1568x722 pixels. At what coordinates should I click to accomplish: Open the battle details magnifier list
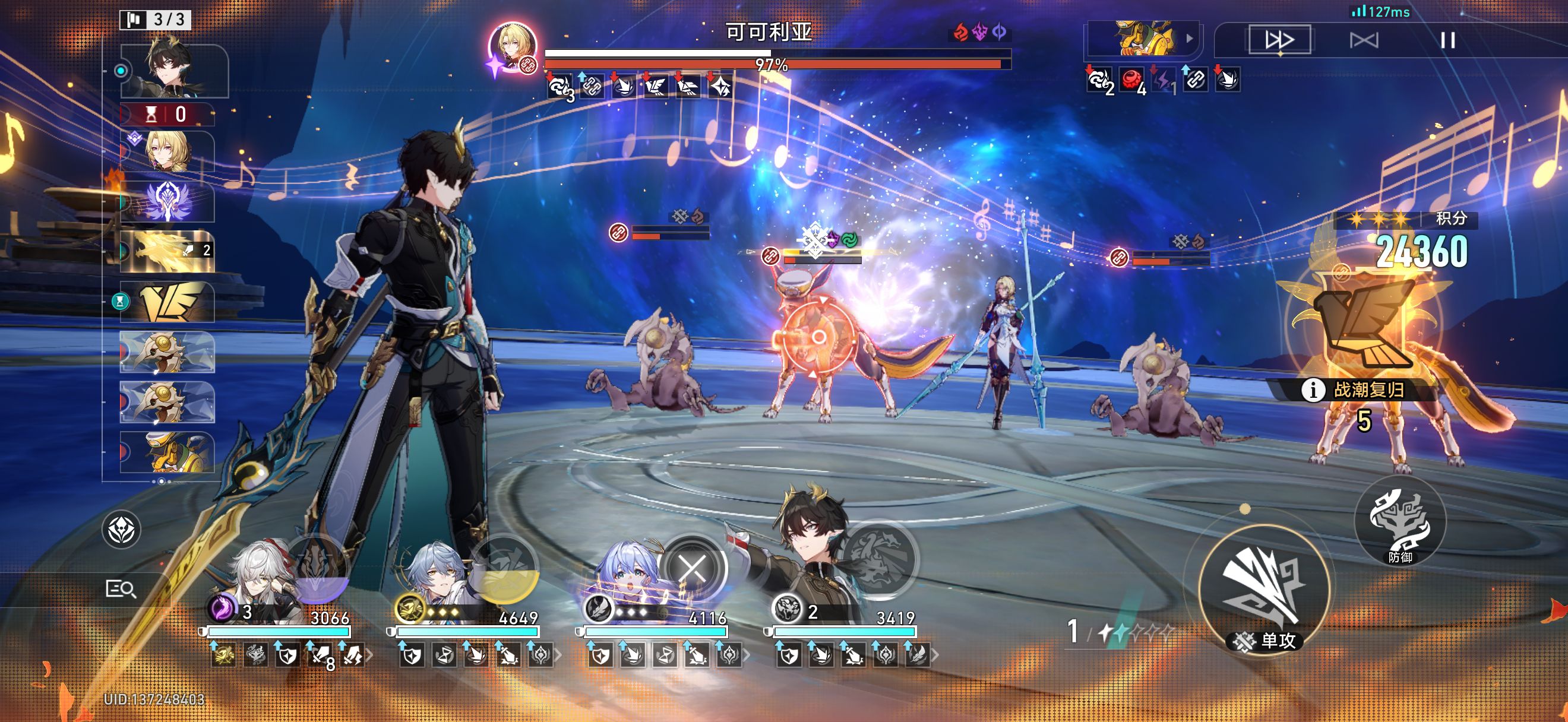(121, 589)
